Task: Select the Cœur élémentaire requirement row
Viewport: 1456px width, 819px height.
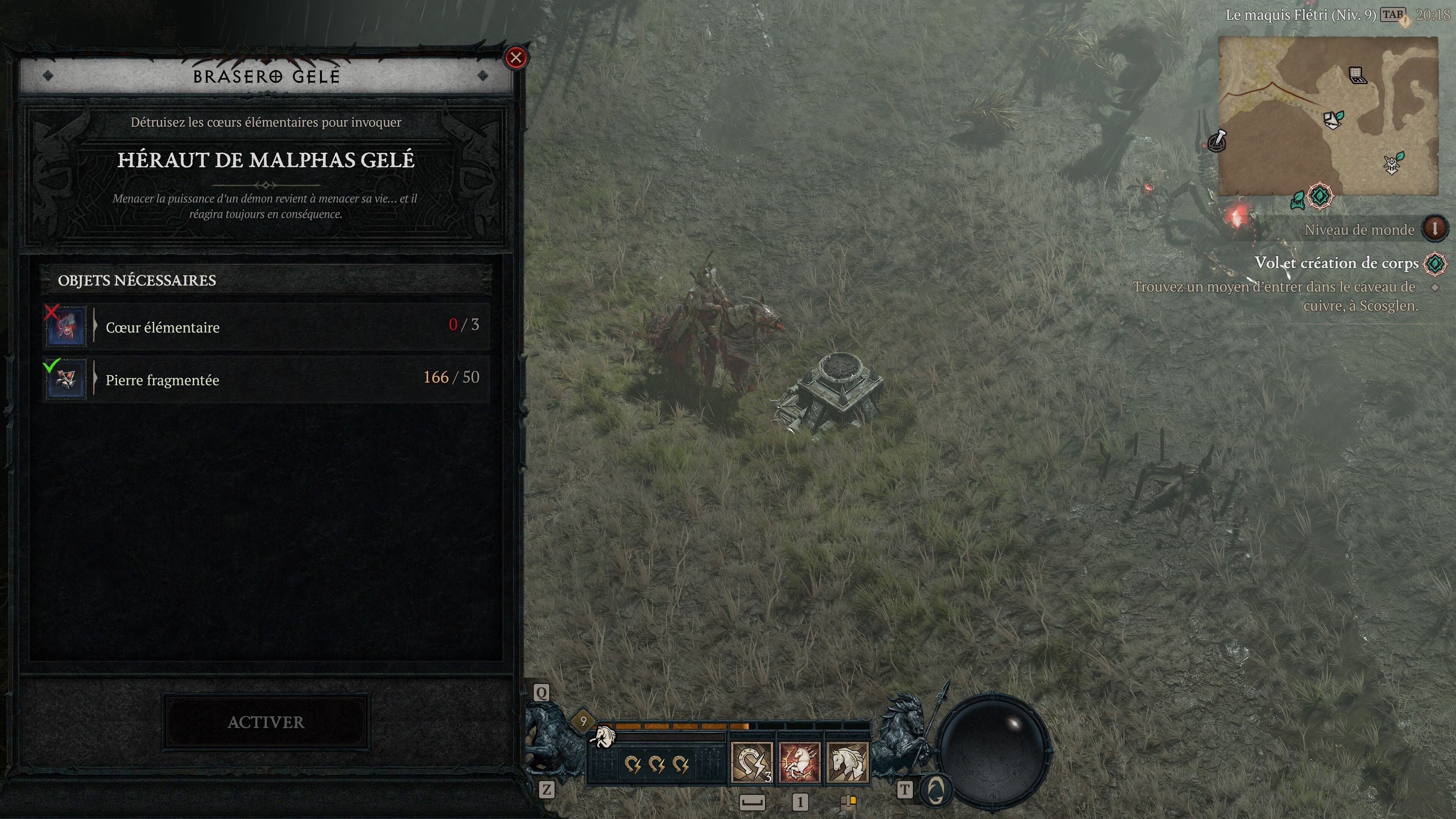Action: pyautogui.click(x=266, y=327)
